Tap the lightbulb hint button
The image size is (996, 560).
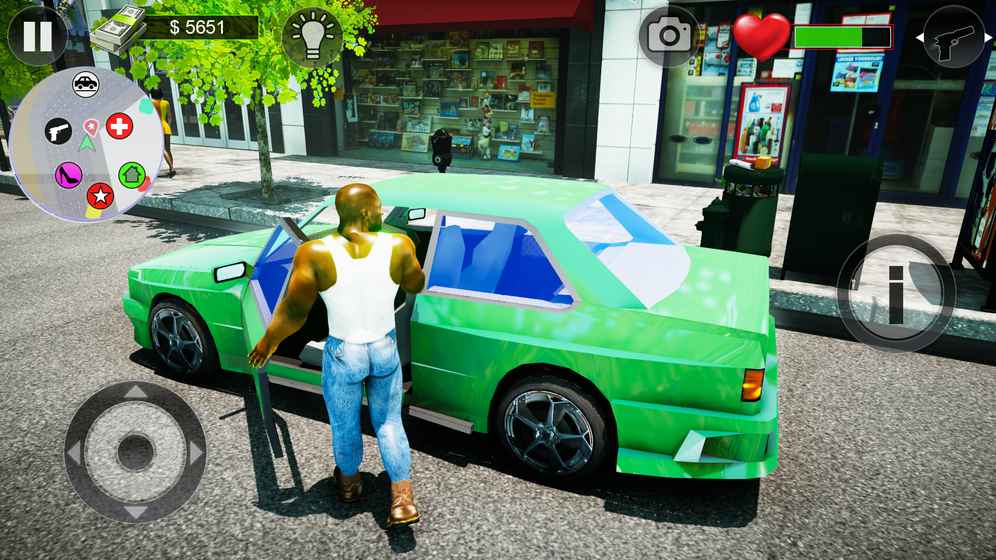[312, 37]
